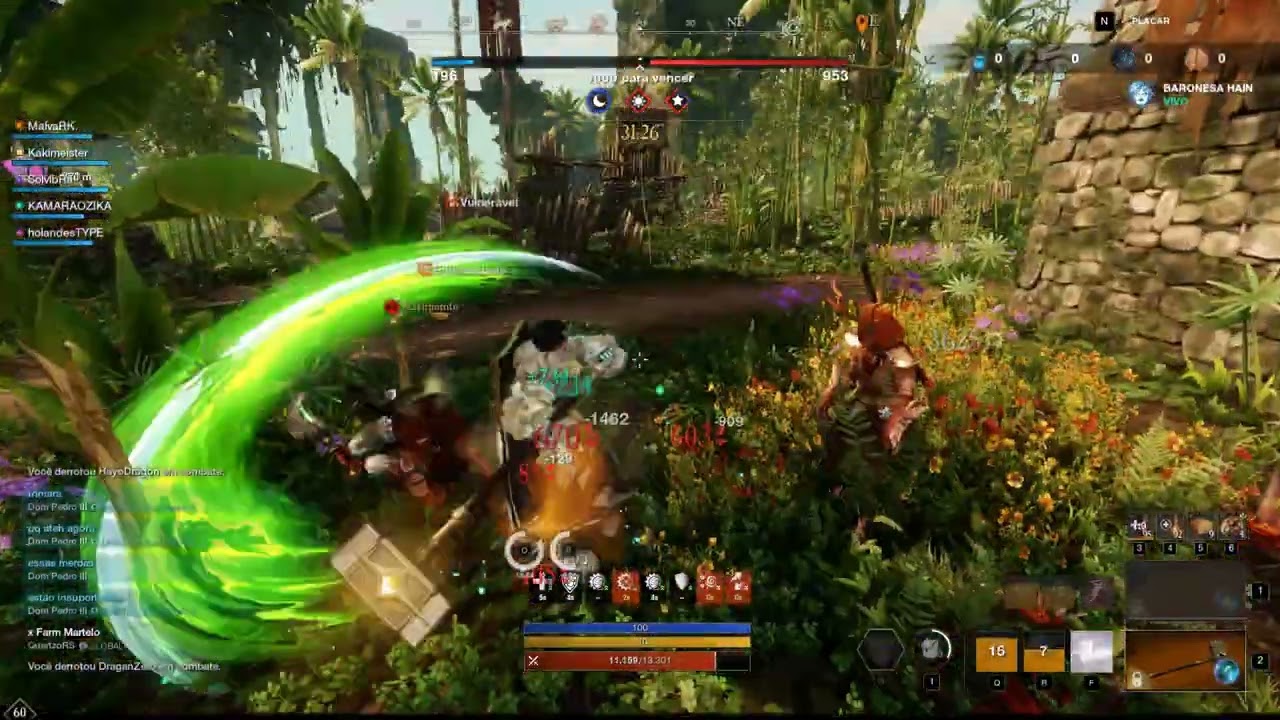Select party member KAMARAOZIKA
This screenshot has width=1280, height=720.
point(69,206)
